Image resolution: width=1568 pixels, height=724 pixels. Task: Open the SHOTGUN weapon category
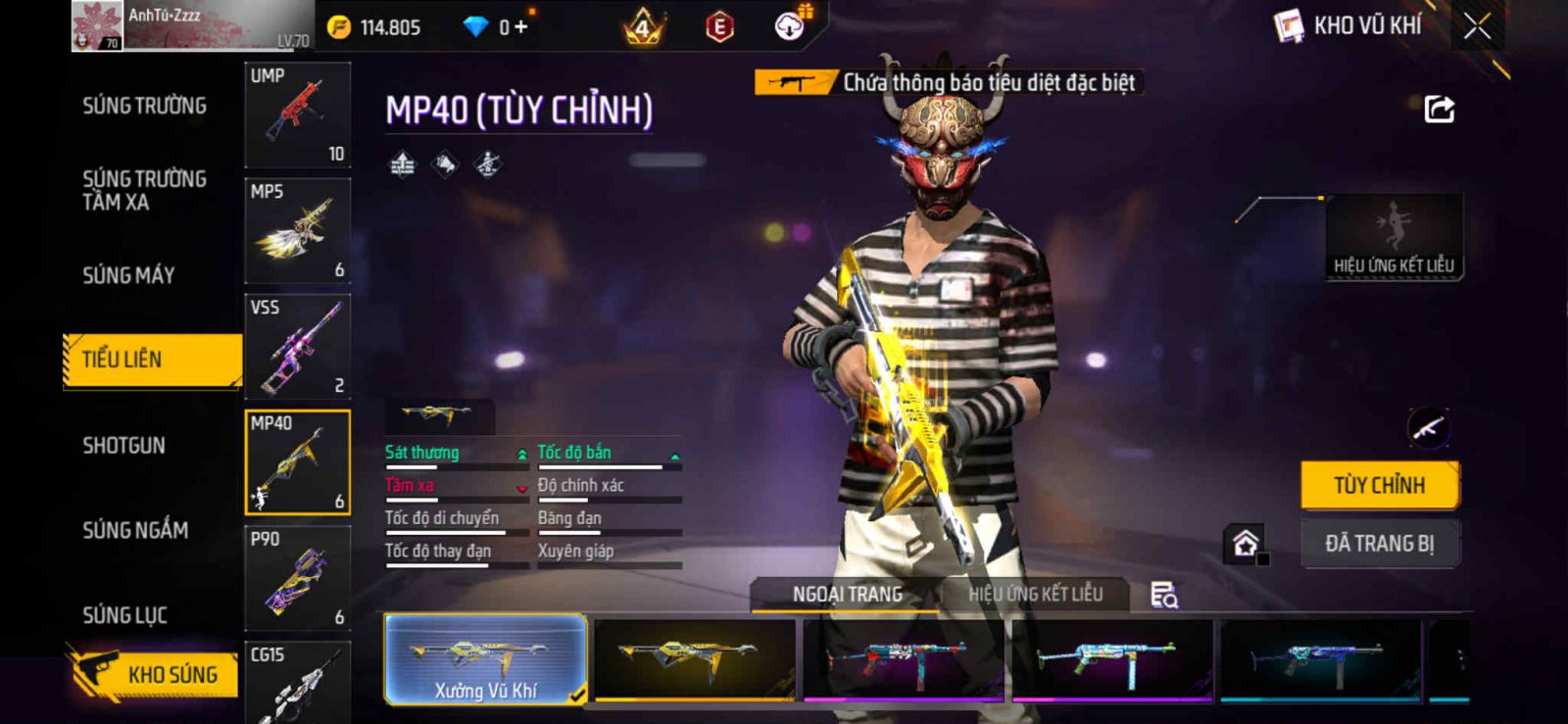(x=123, y=446)
